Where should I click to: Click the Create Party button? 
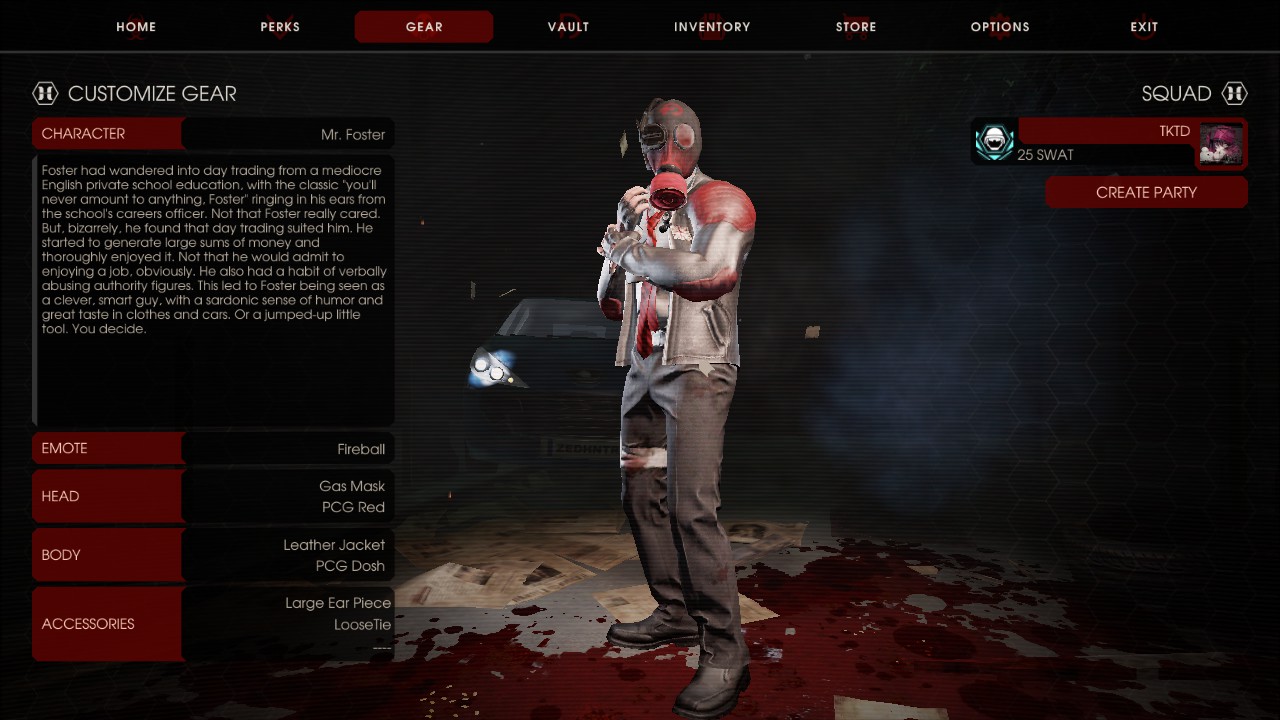coord(1146,193)
